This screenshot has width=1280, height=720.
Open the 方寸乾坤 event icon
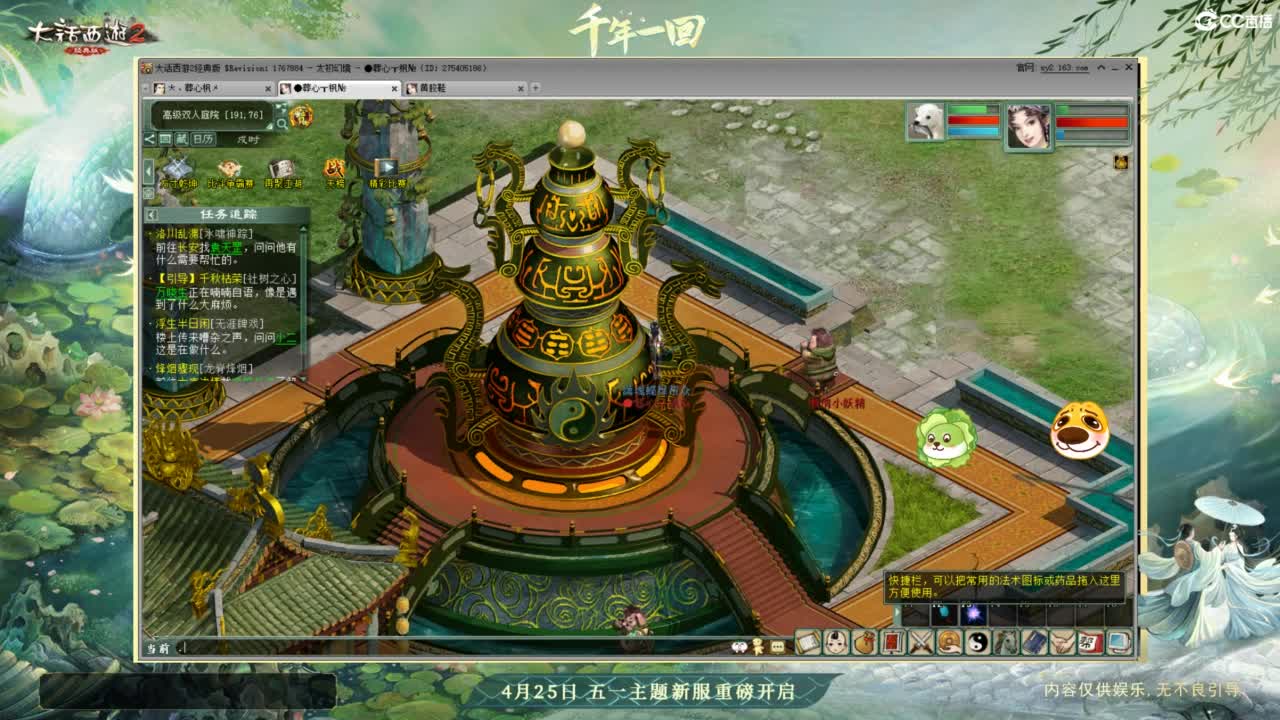[178, 168]
